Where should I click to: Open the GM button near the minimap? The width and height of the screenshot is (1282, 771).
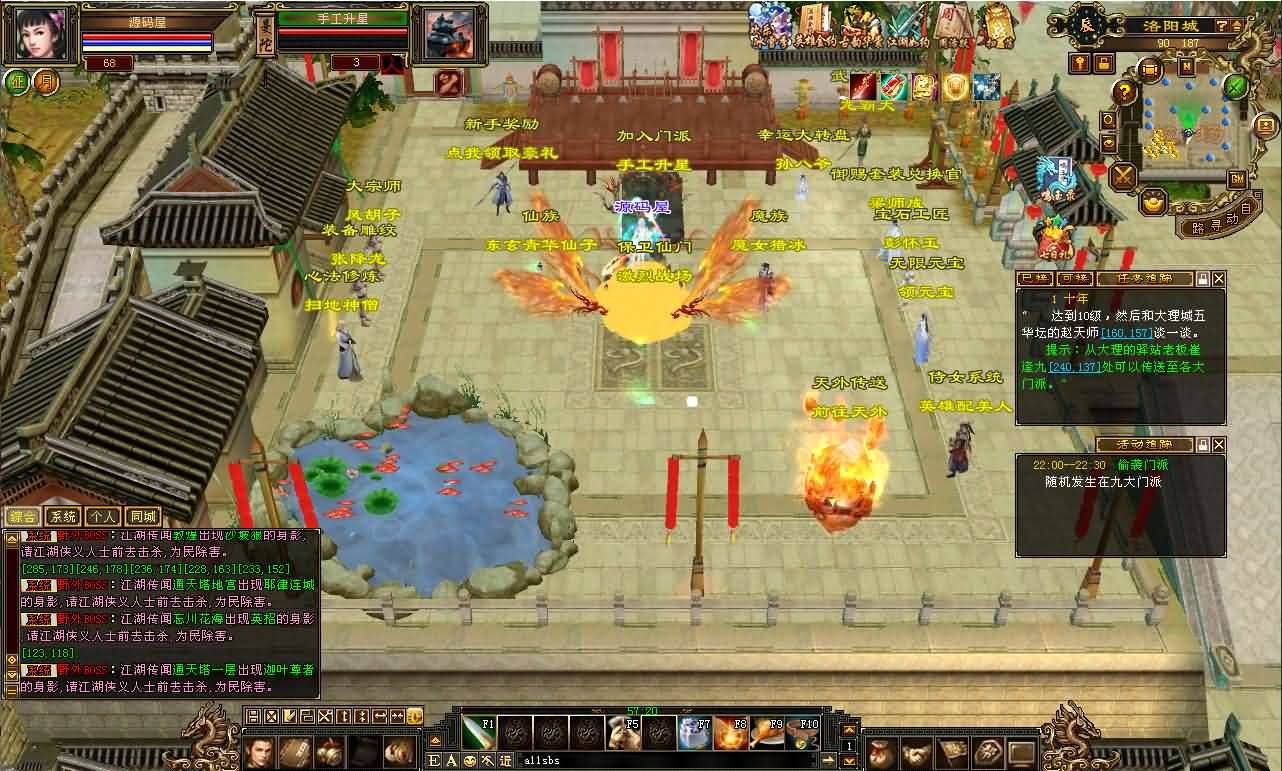pos(1238,178)
